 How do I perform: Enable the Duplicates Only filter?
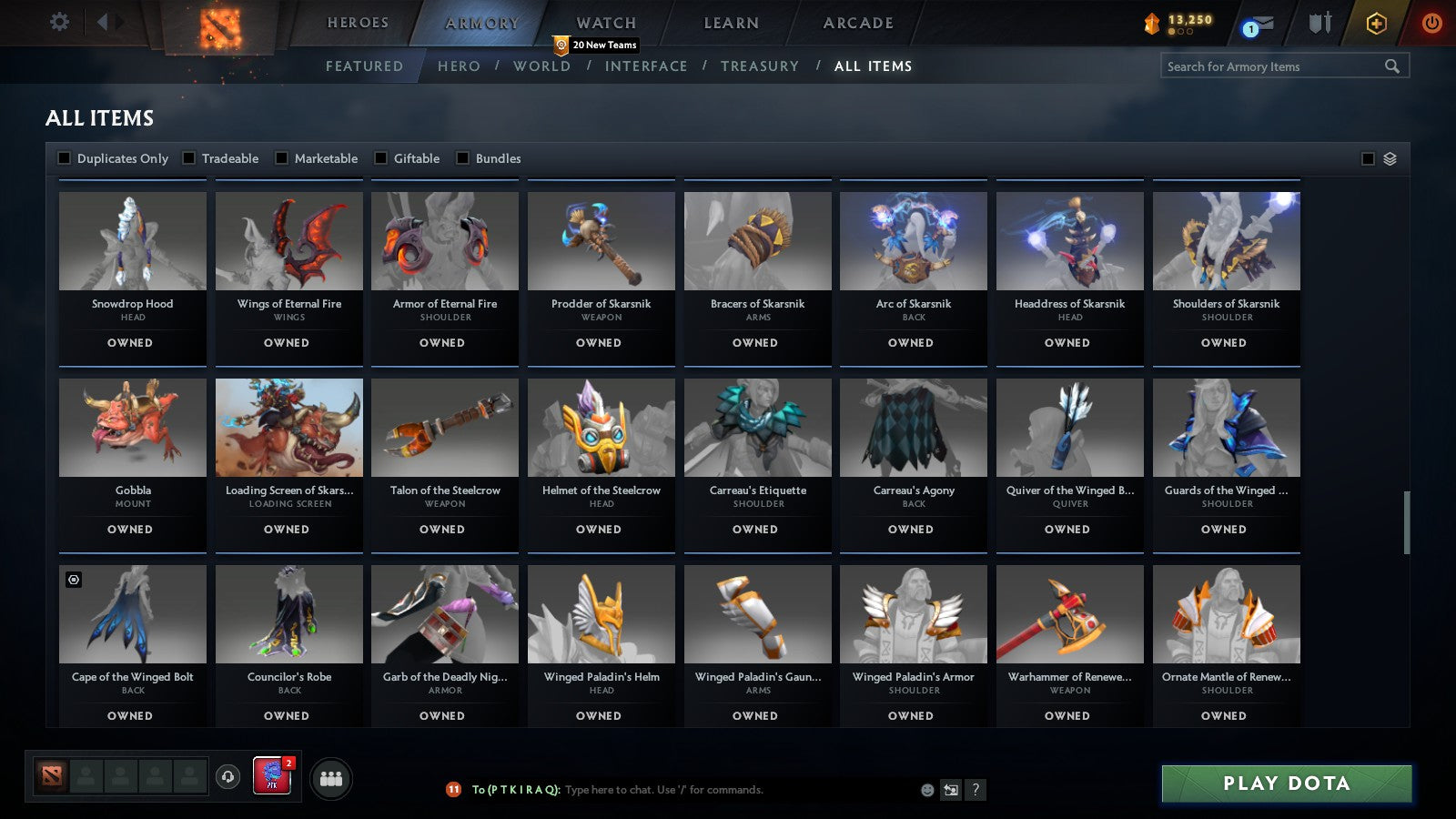[65, 157]
